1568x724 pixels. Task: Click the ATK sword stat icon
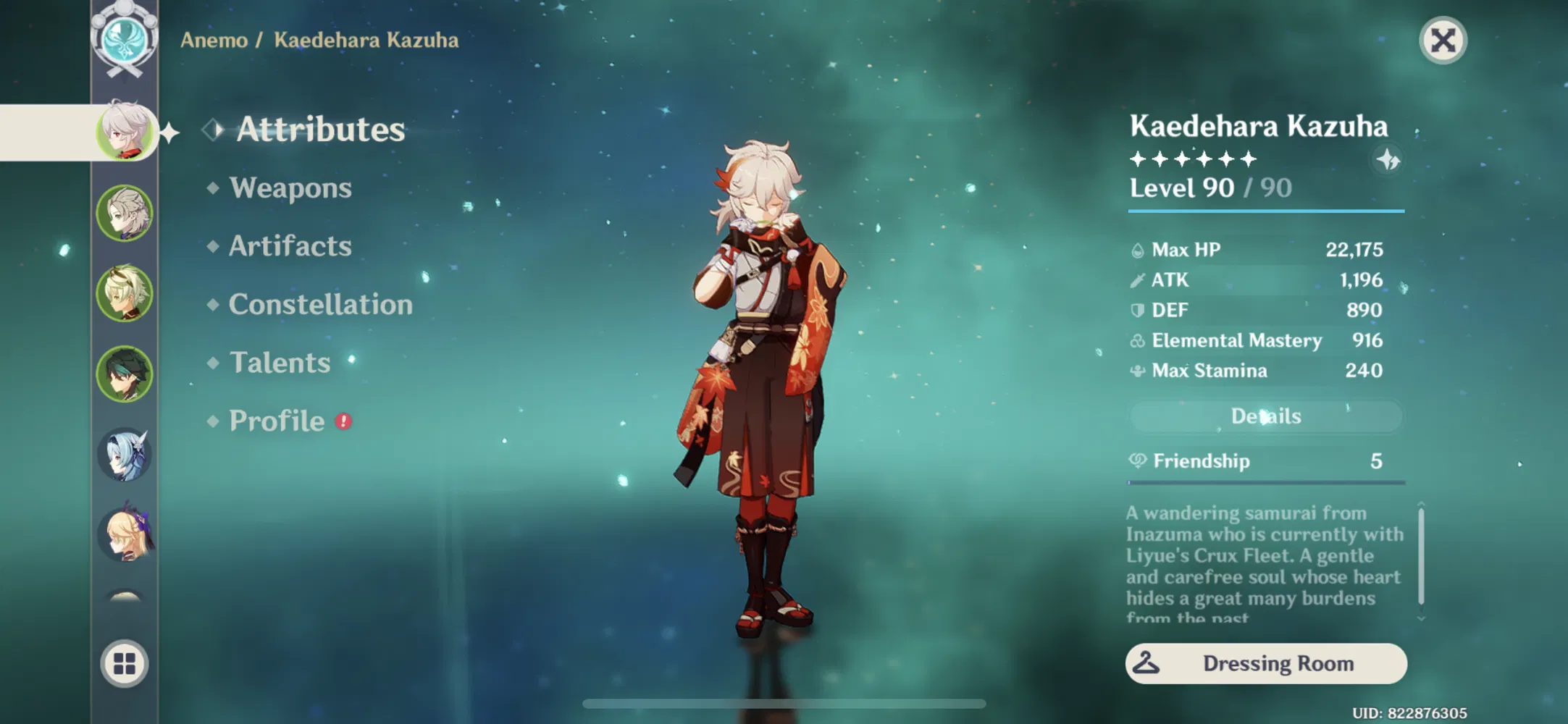[1139, 279]
